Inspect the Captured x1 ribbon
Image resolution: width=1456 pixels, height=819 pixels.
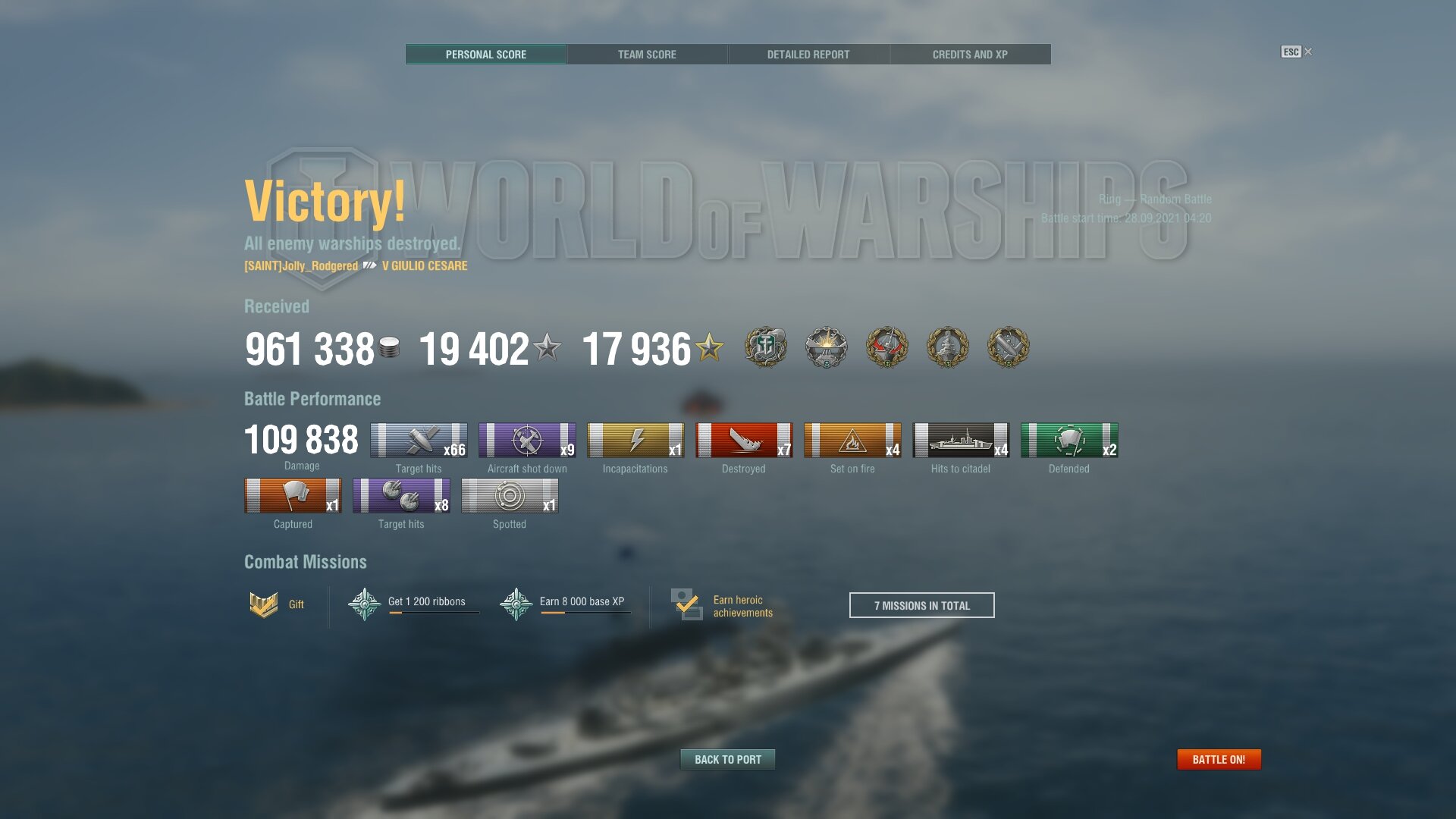pyautogui.click(x=293, y=496)
